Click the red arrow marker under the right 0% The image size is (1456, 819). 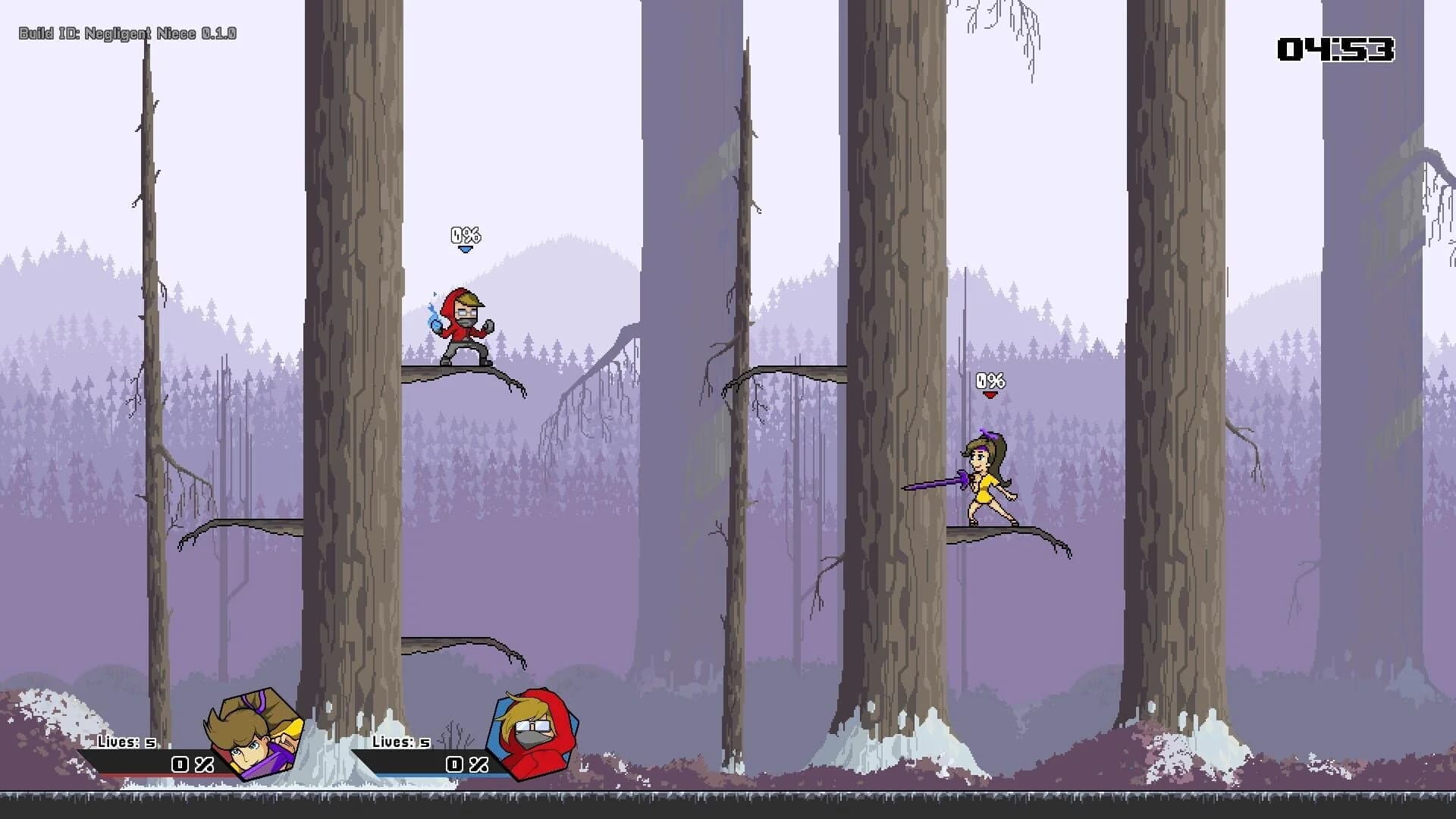(990, 394)
